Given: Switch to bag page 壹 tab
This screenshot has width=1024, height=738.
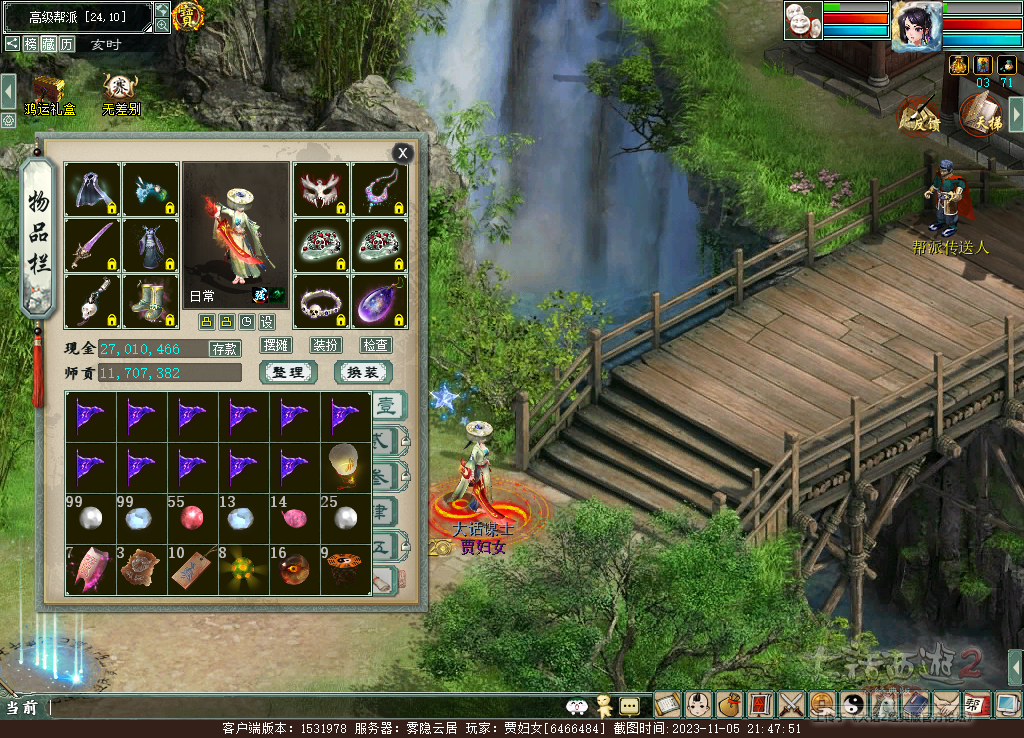Looking at the screenshot, I should click(x=388, y=407).
